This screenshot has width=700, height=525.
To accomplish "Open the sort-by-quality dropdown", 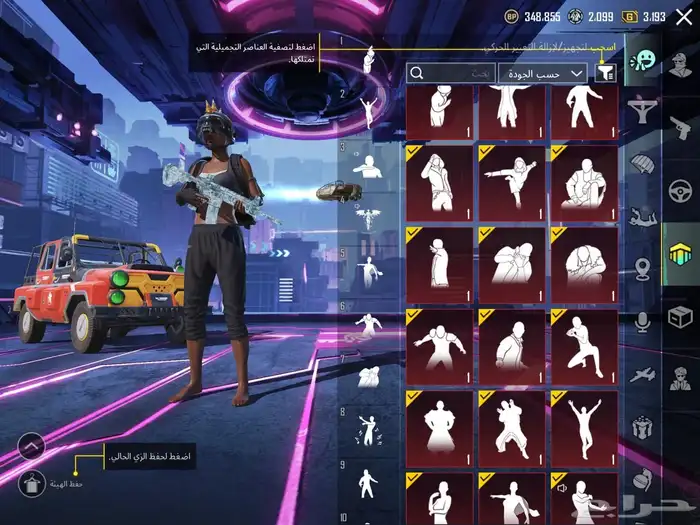I will (543, 73).
